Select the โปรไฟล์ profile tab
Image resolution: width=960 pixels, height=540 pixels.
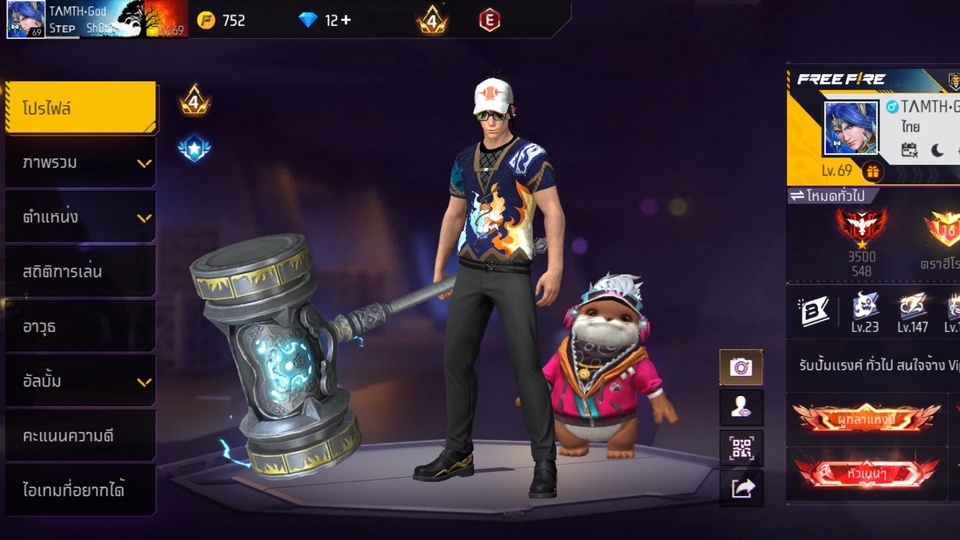coord(80,108)
